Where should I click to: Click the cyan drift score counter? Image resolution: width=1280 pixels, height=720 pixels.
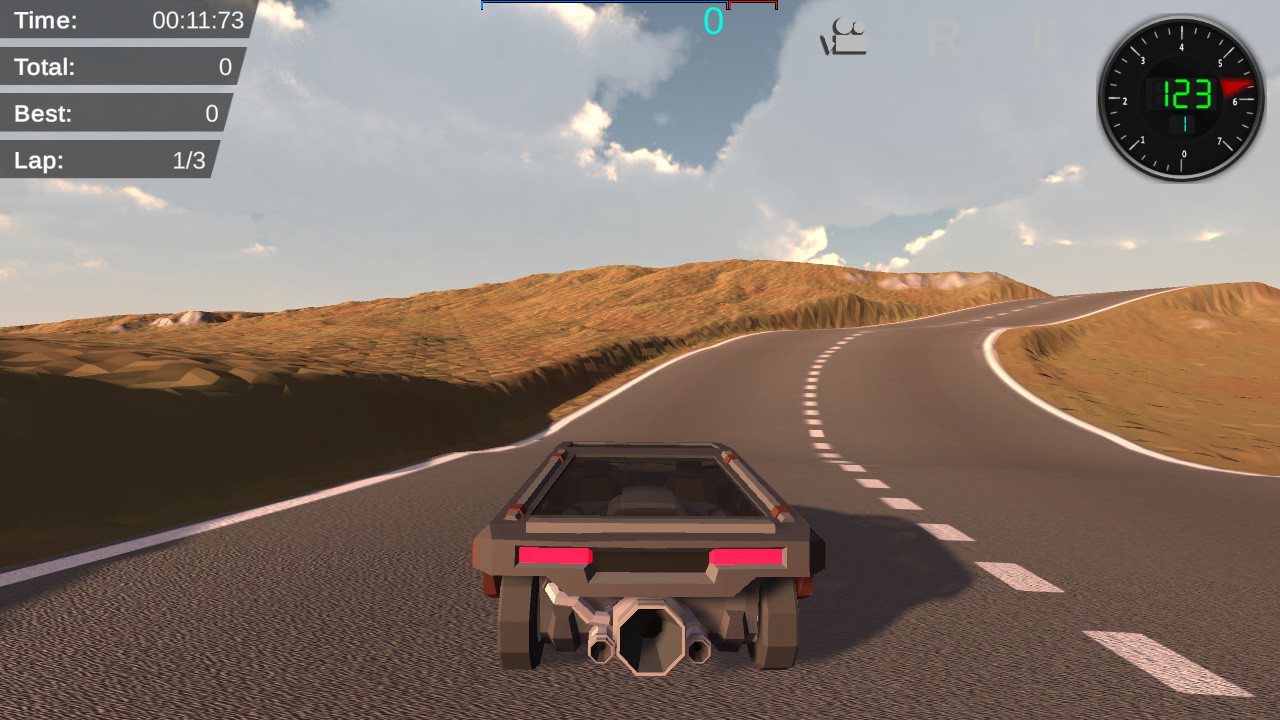pos(713,20)
